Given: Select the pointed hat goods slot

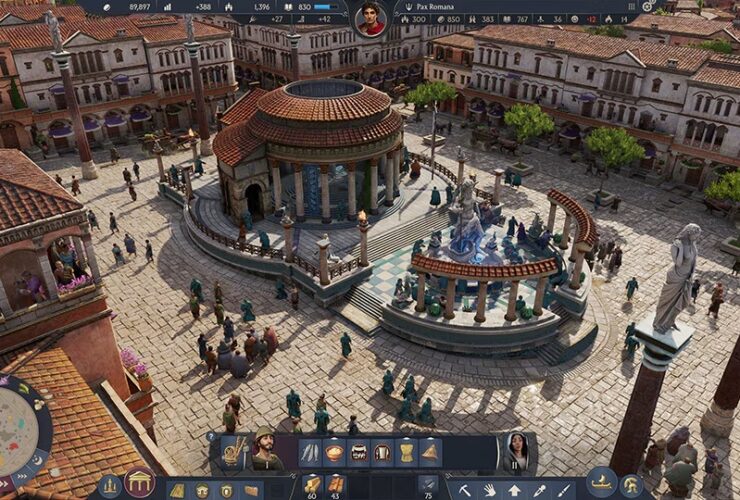Looking at the screenshot, I should (430, 452).
